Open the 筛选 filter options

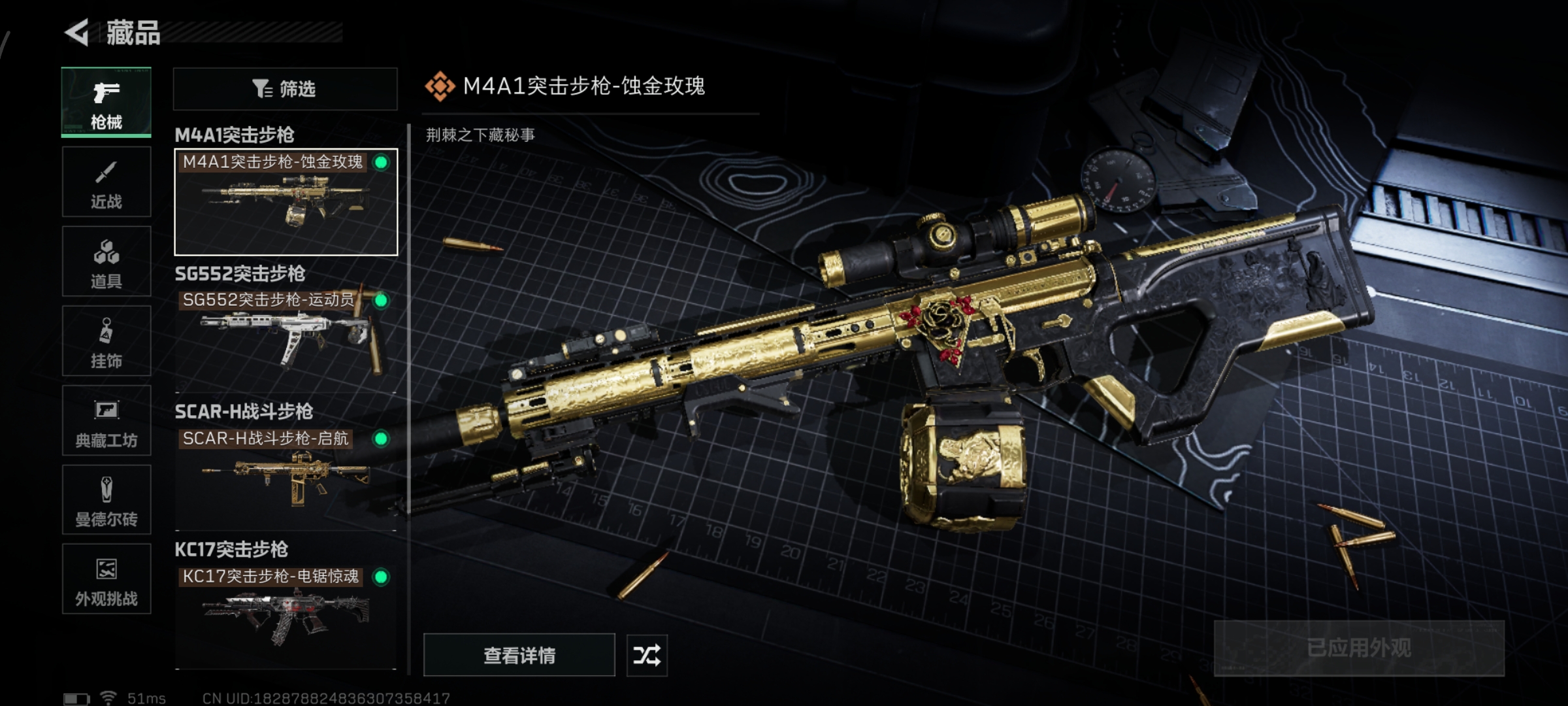coord(285,89)
